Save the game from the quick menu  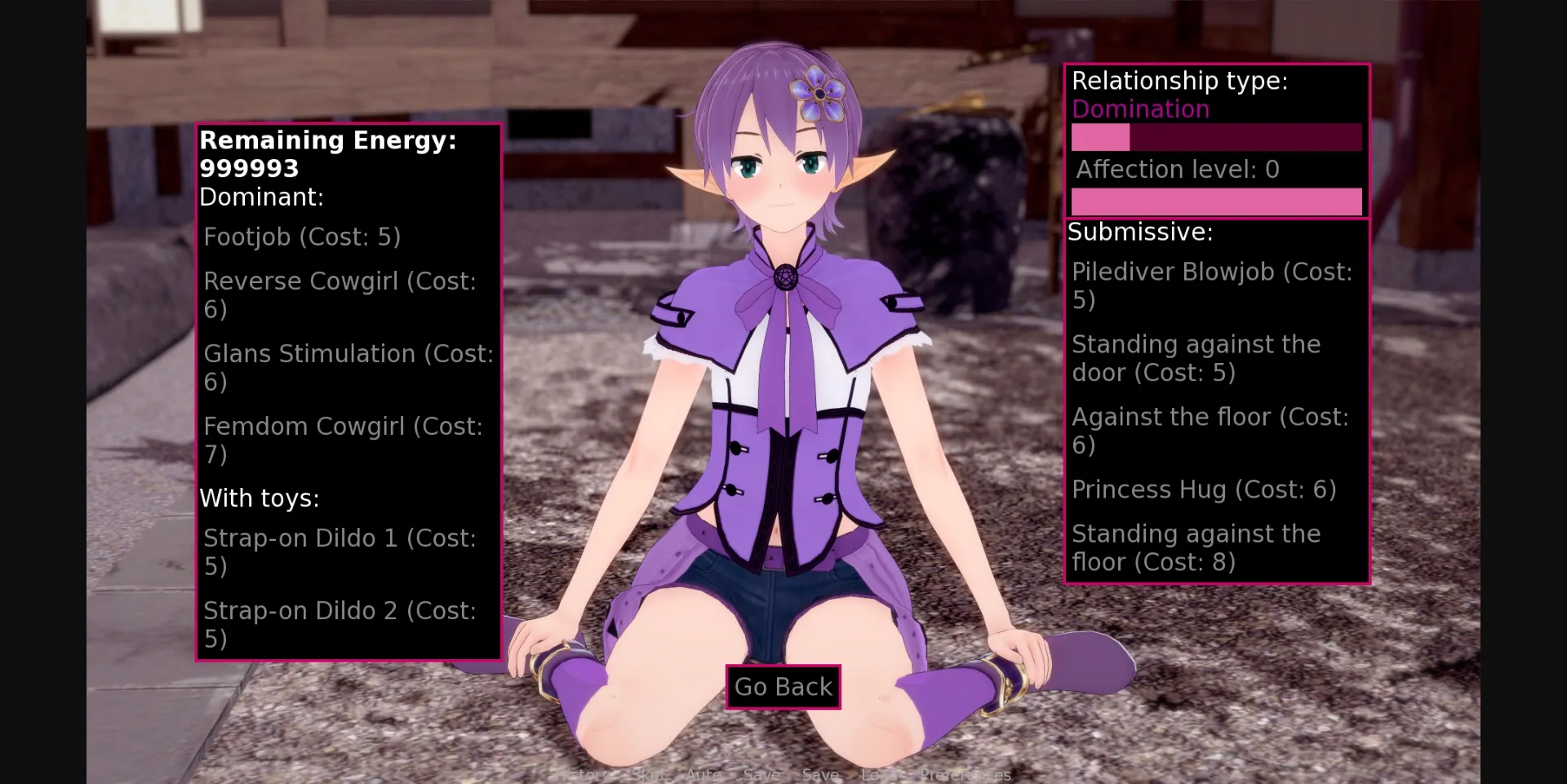point(761,775)
